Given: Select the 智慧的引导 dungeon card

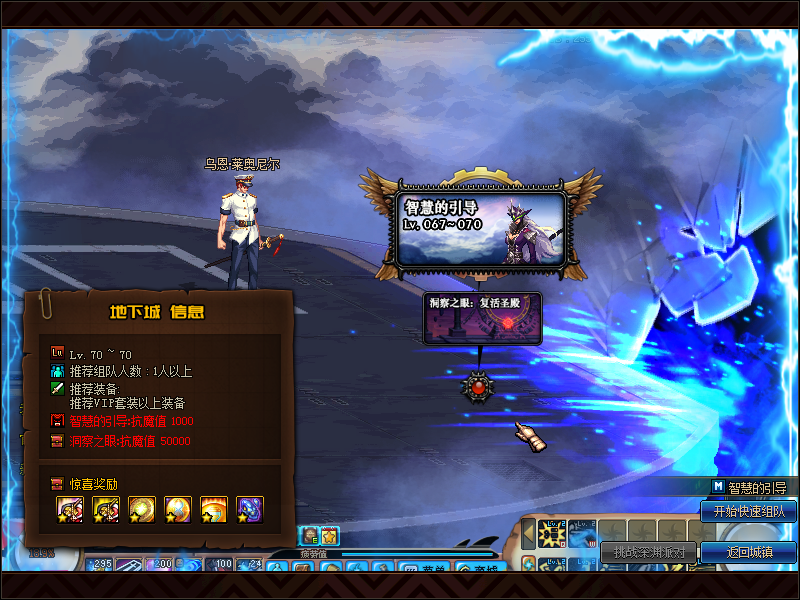Looking at the screenshot, I should click(481, 230).
